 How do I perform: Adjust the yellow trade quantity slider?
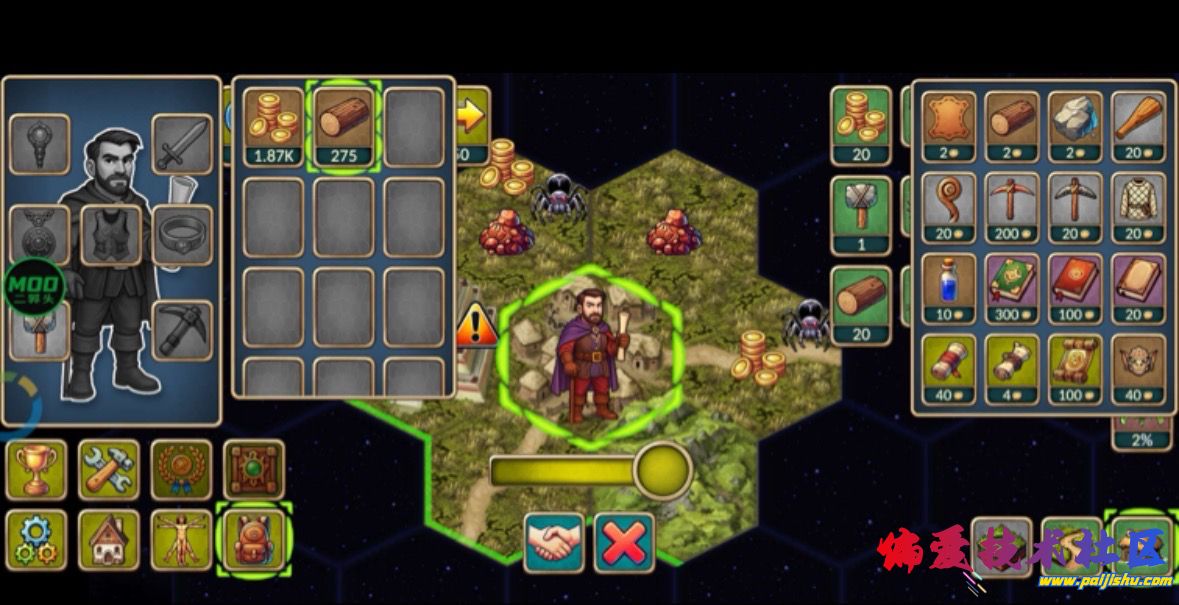coord(662,470)
